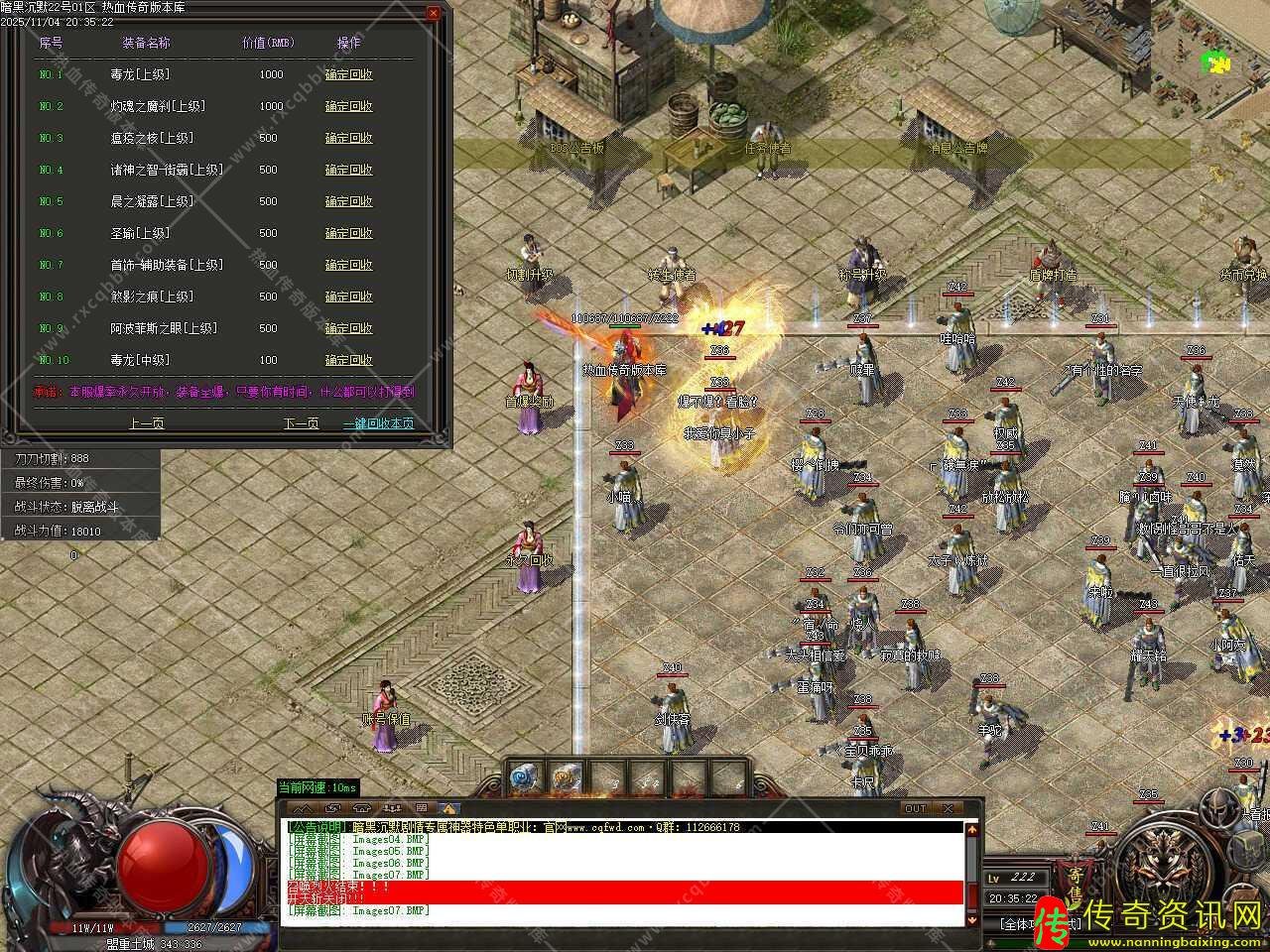This screenshot has width=1270, height=952.
Task: Go to previous page 上一页
Action: click(146, 422)
